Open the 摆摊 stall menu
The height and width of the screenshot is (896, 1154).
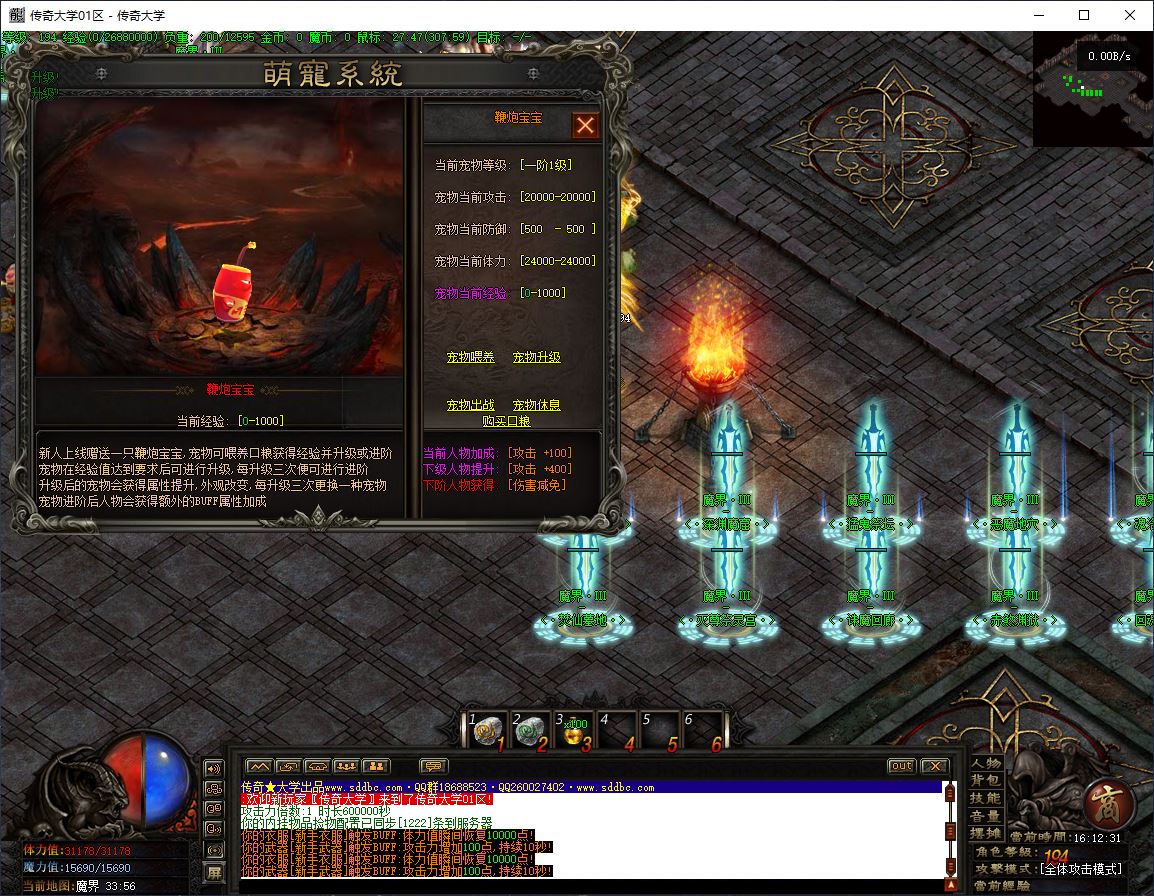tap(985, 833)
